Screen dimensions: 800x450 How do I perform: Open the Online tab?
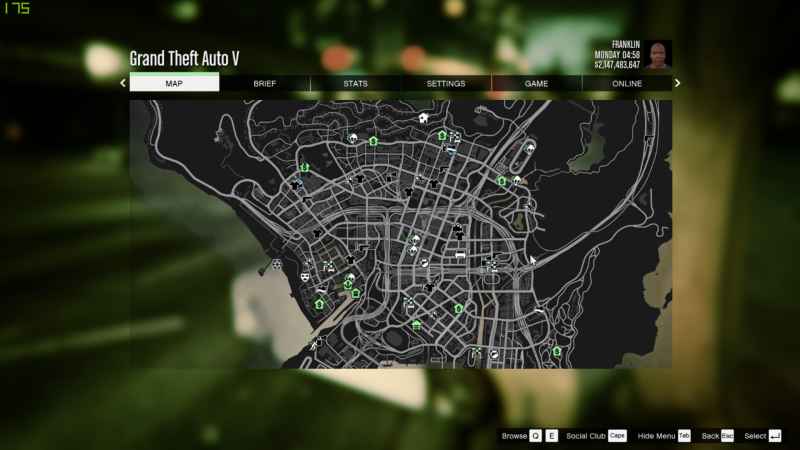[627, 84]
